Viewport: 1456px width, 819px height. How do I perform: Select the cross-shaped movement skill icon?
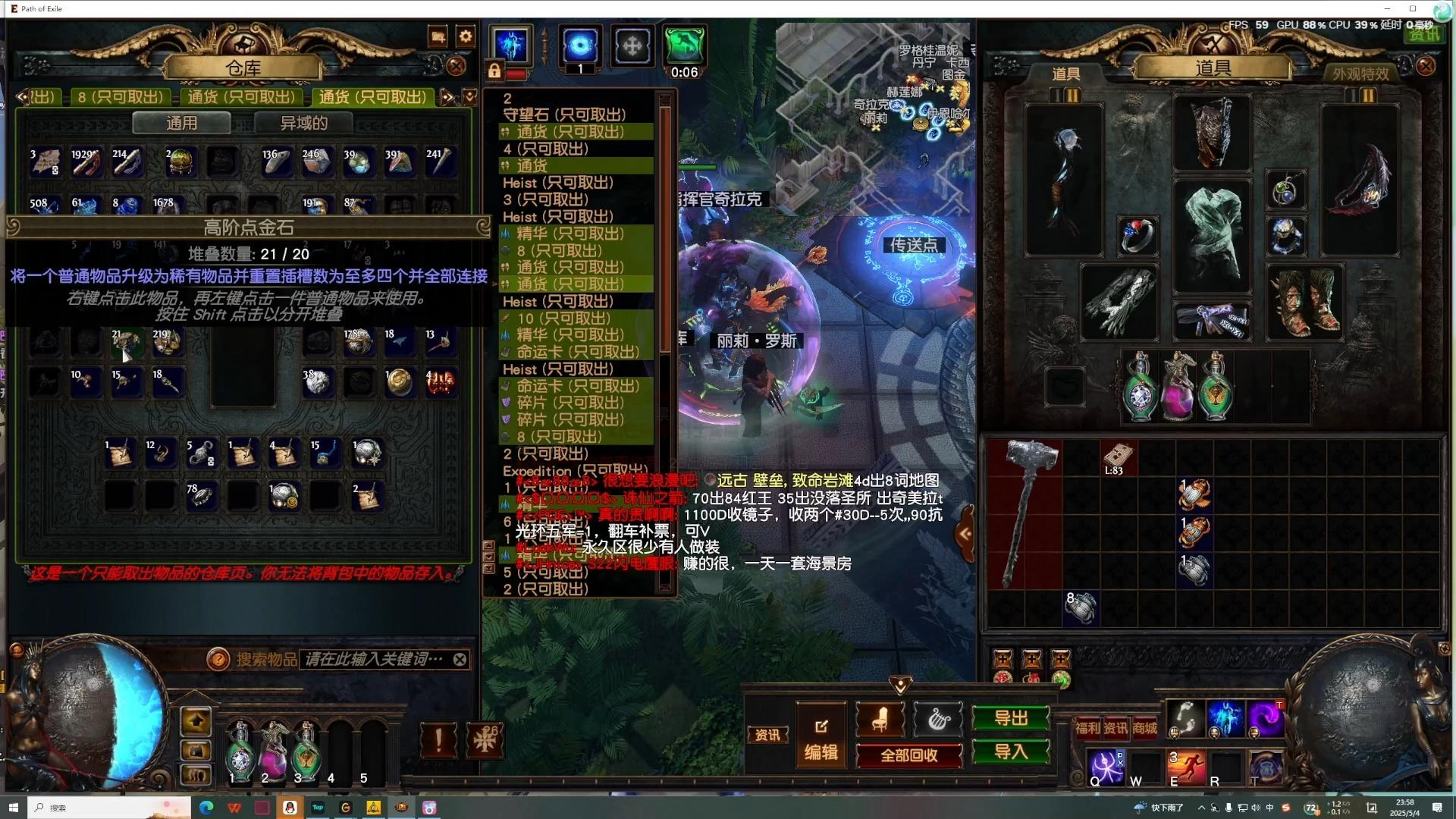click(632, 45)
